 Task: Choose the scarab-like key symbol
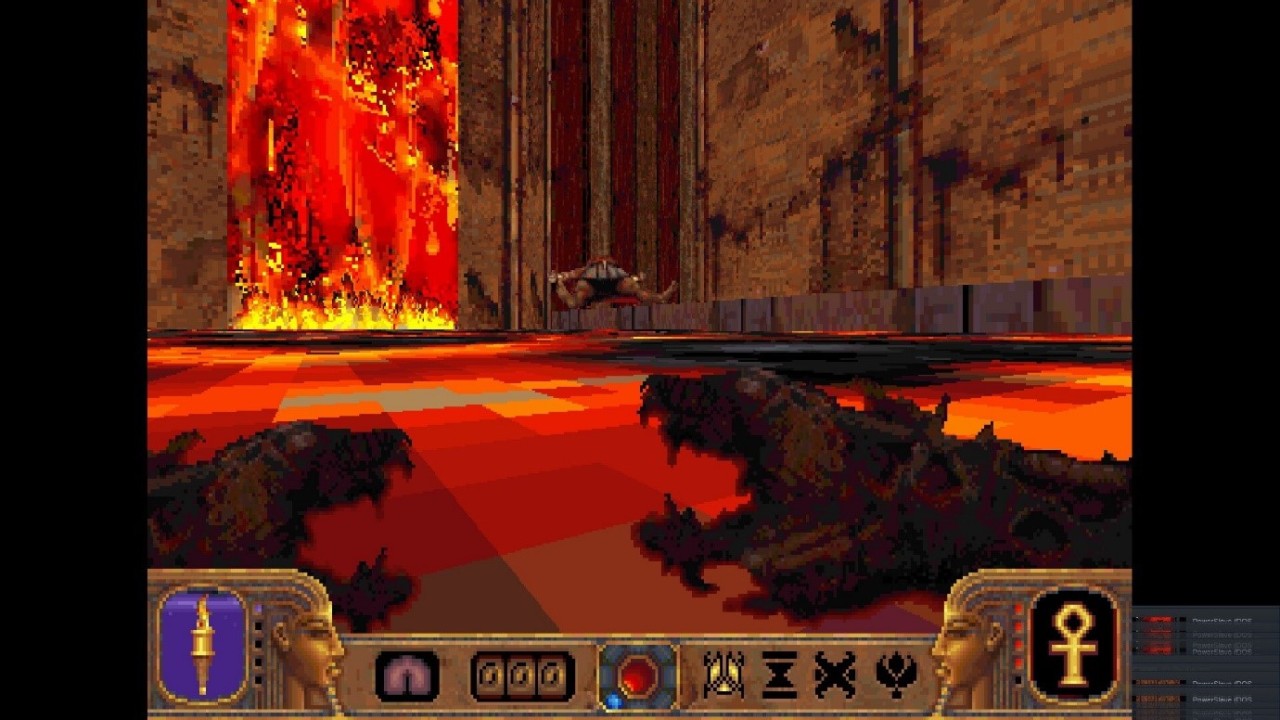point(722,675)
